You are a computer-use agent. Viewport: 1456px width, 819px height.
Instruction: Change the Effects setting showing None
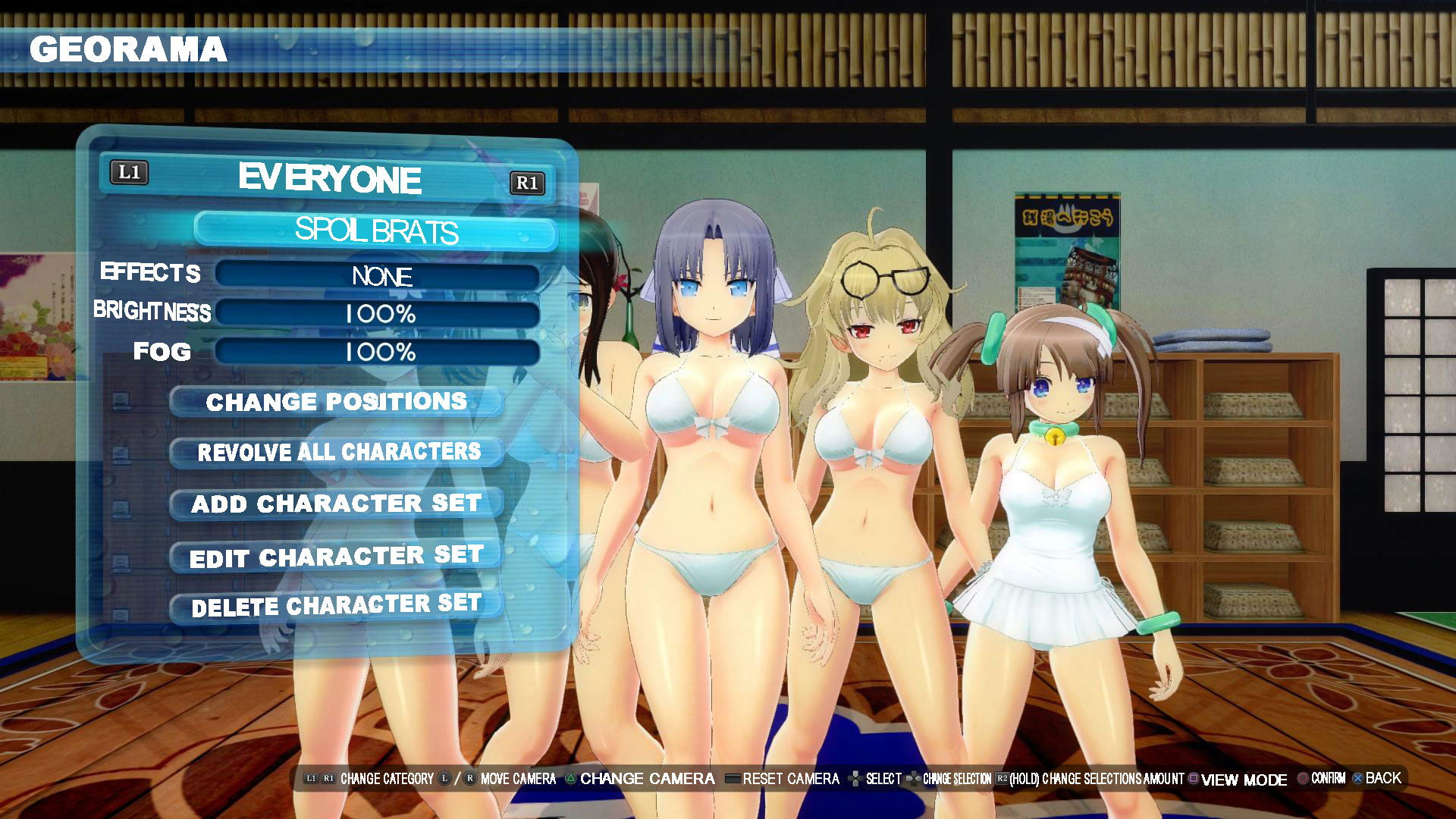tap(378, 275)
